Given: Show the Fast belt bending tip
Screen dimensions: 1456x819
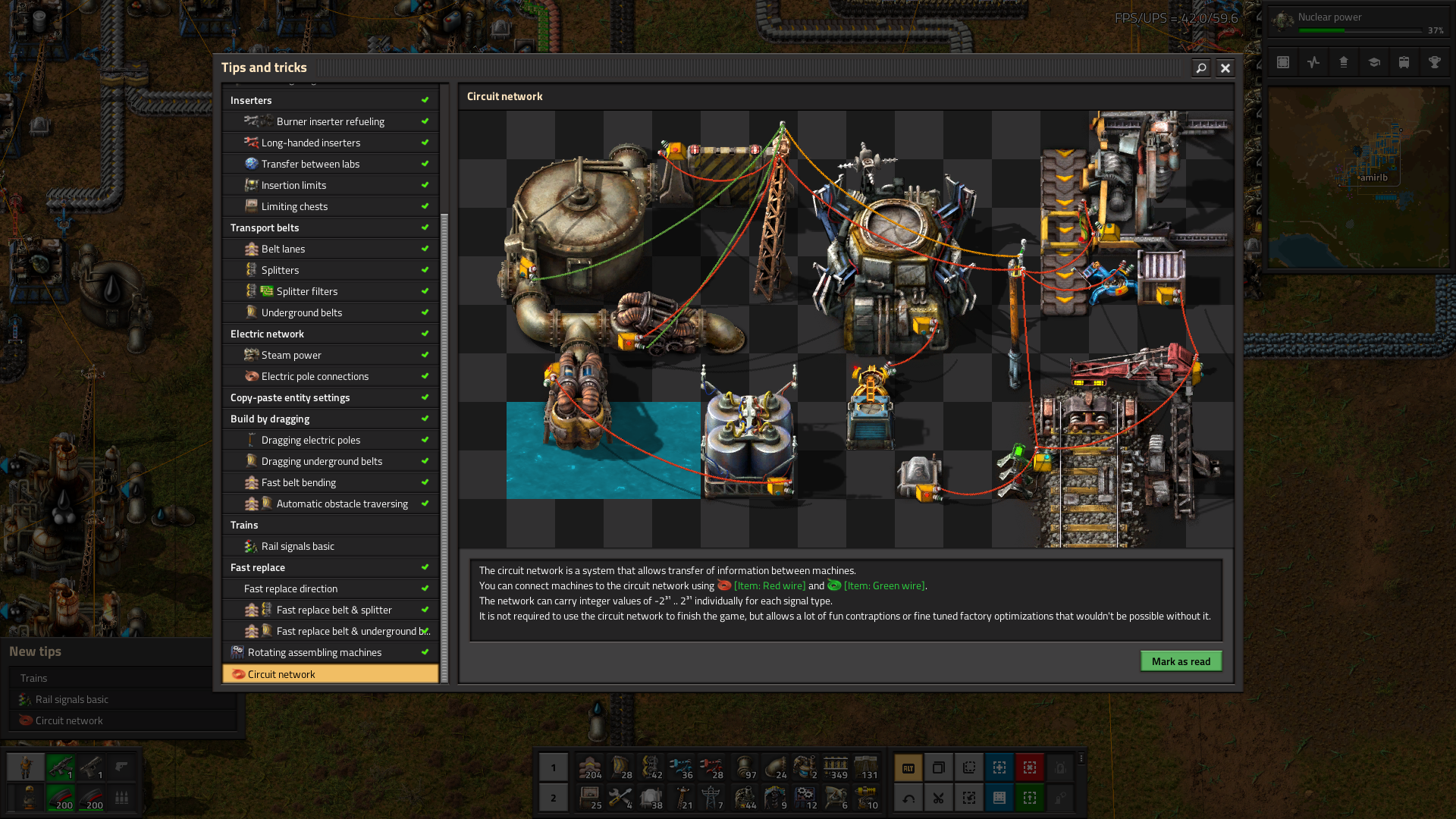Looking at the screenshot, I should 298,482.
